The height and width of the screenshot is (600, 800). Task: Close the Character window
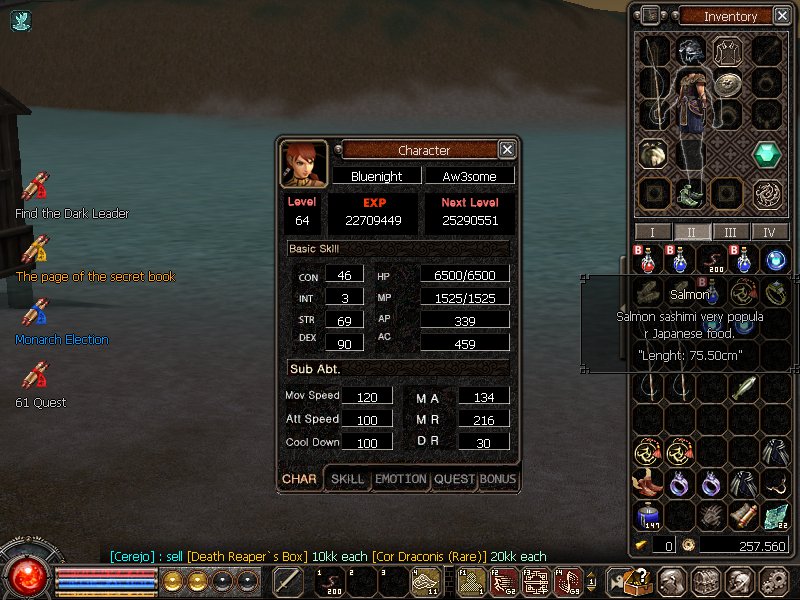[507, 150]
